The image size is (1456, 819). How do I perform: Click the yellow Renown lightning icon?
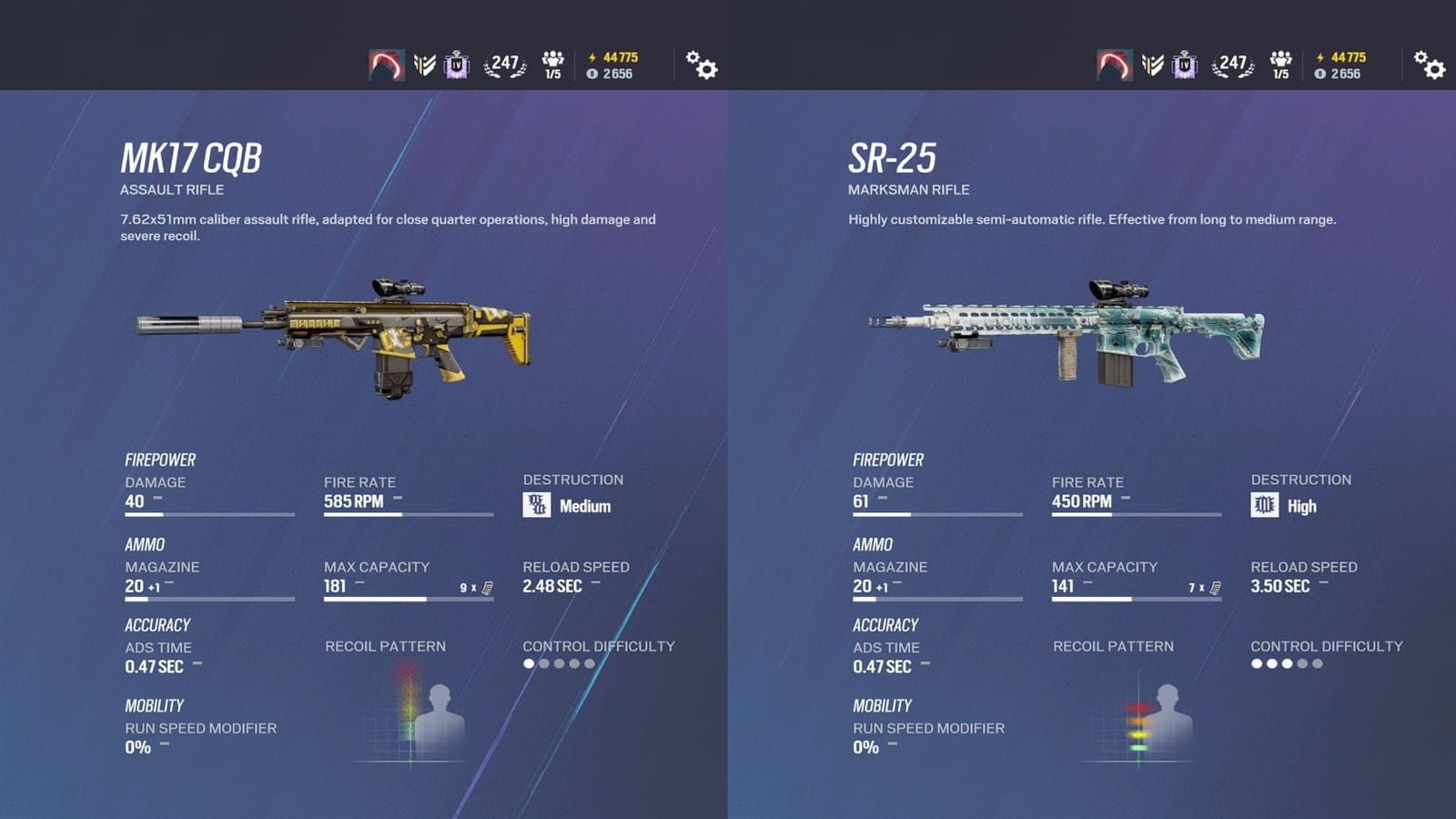(592, 56)
